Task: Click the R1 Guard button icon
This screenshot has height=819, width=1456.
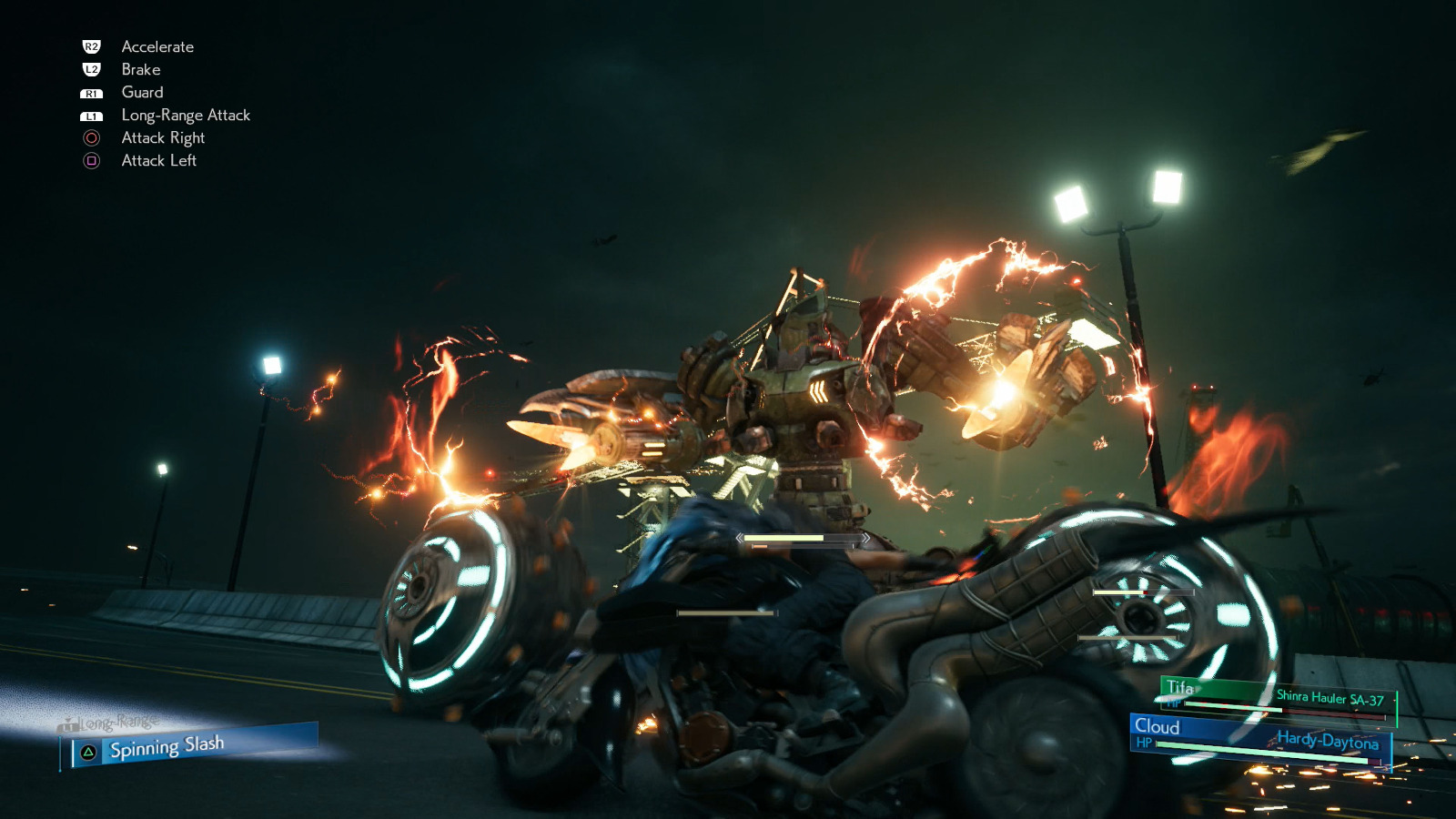Action: pyautogui.click(x=91, y=92)
